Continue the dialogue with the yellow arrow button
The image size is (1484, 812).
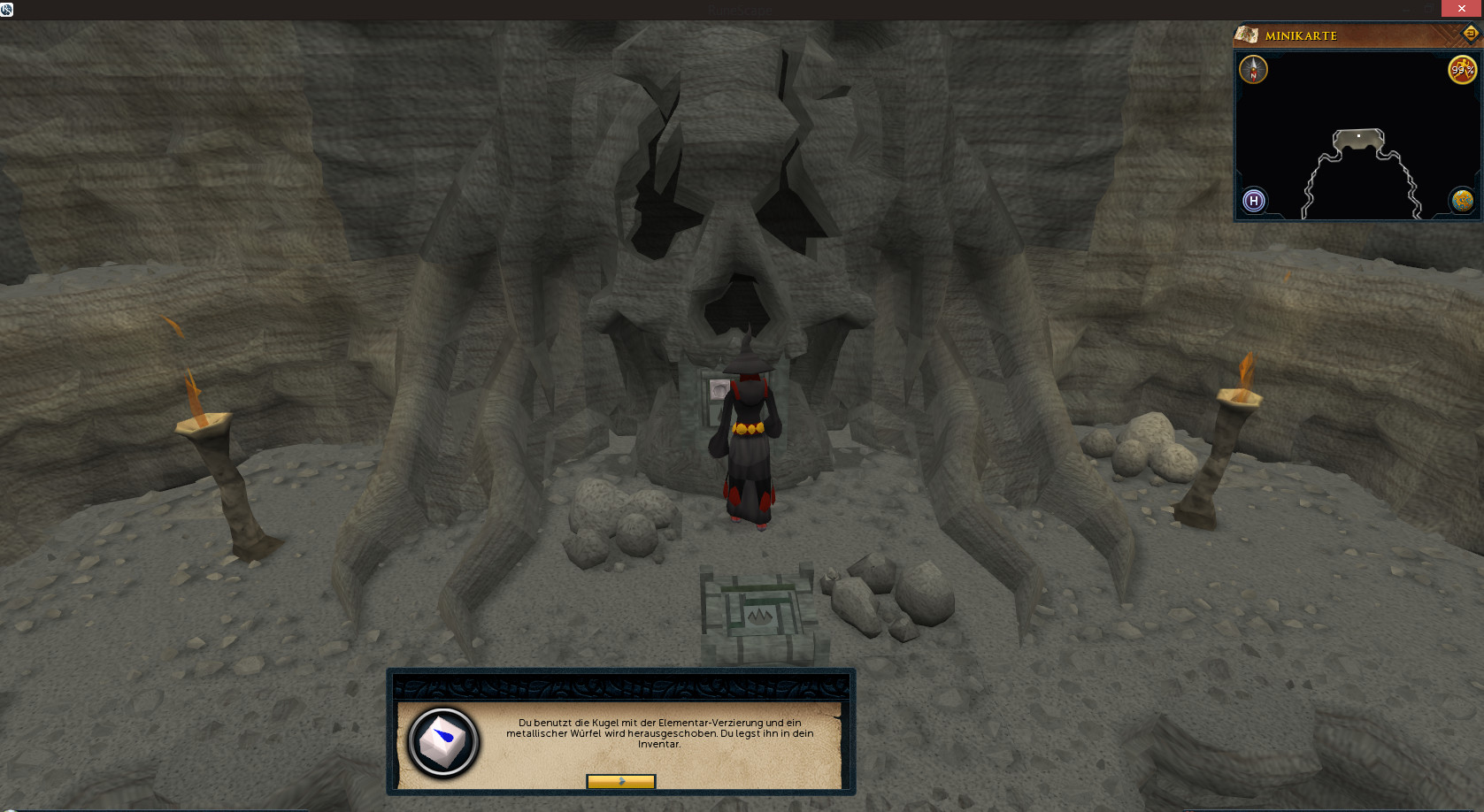(x=620, y=782)
